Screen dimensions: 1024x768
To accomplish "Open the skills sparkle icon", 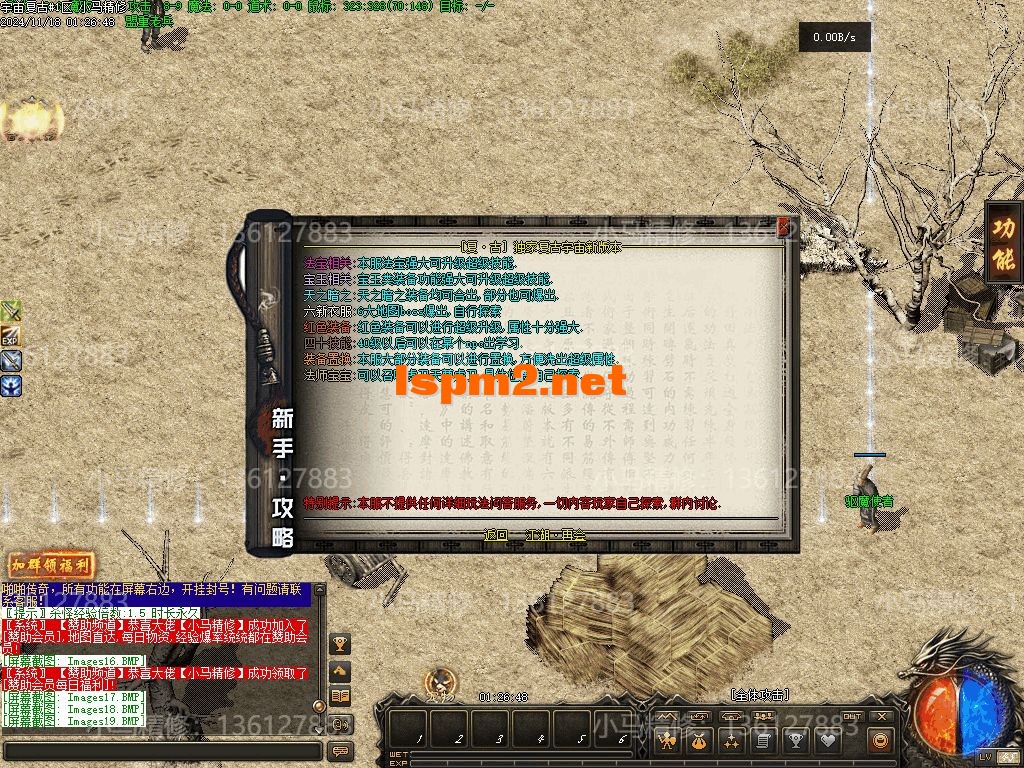I will point(732,741).
